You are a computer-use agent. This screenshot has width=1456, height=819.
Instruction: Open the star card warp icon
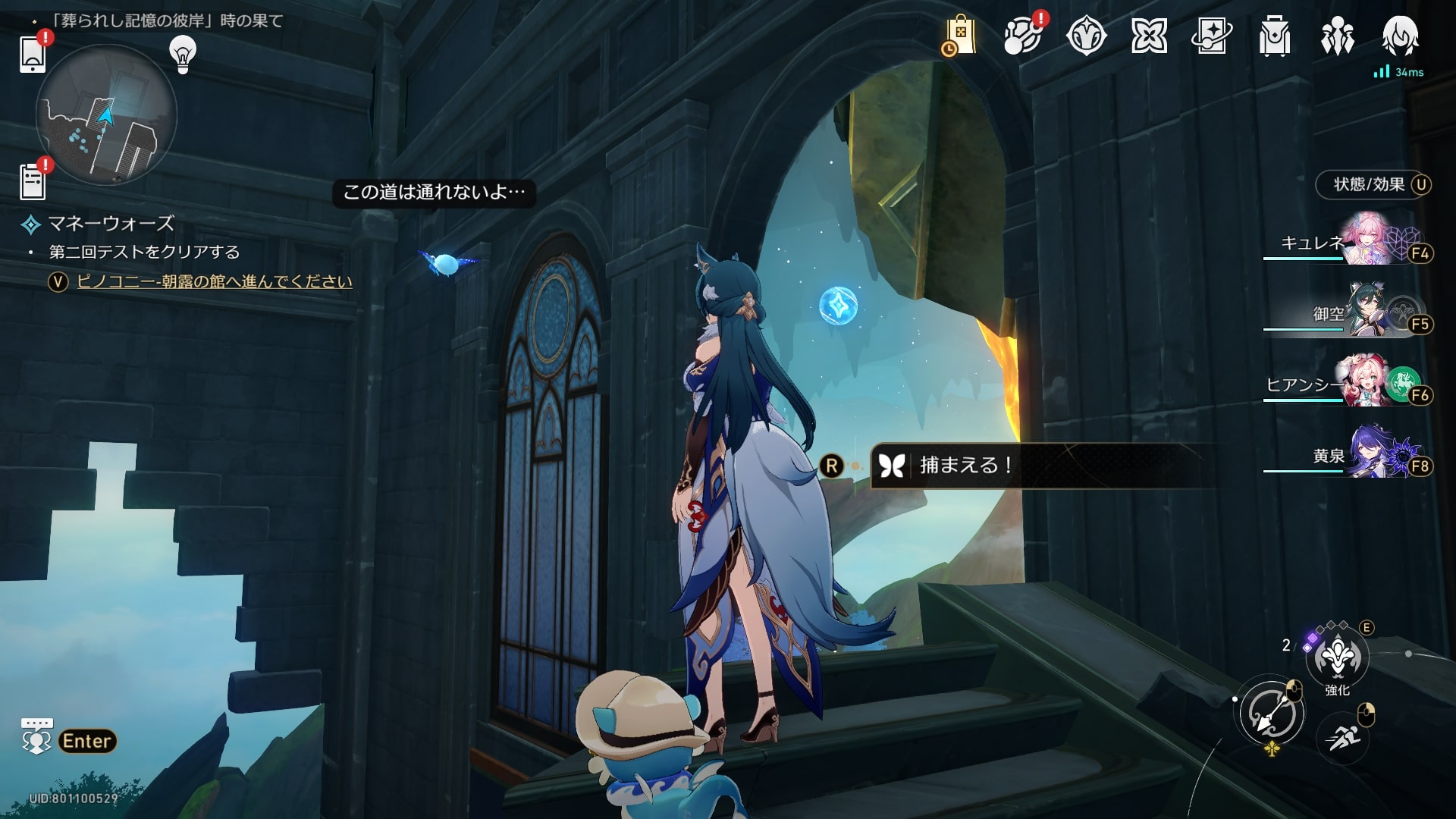point(1211,36)
